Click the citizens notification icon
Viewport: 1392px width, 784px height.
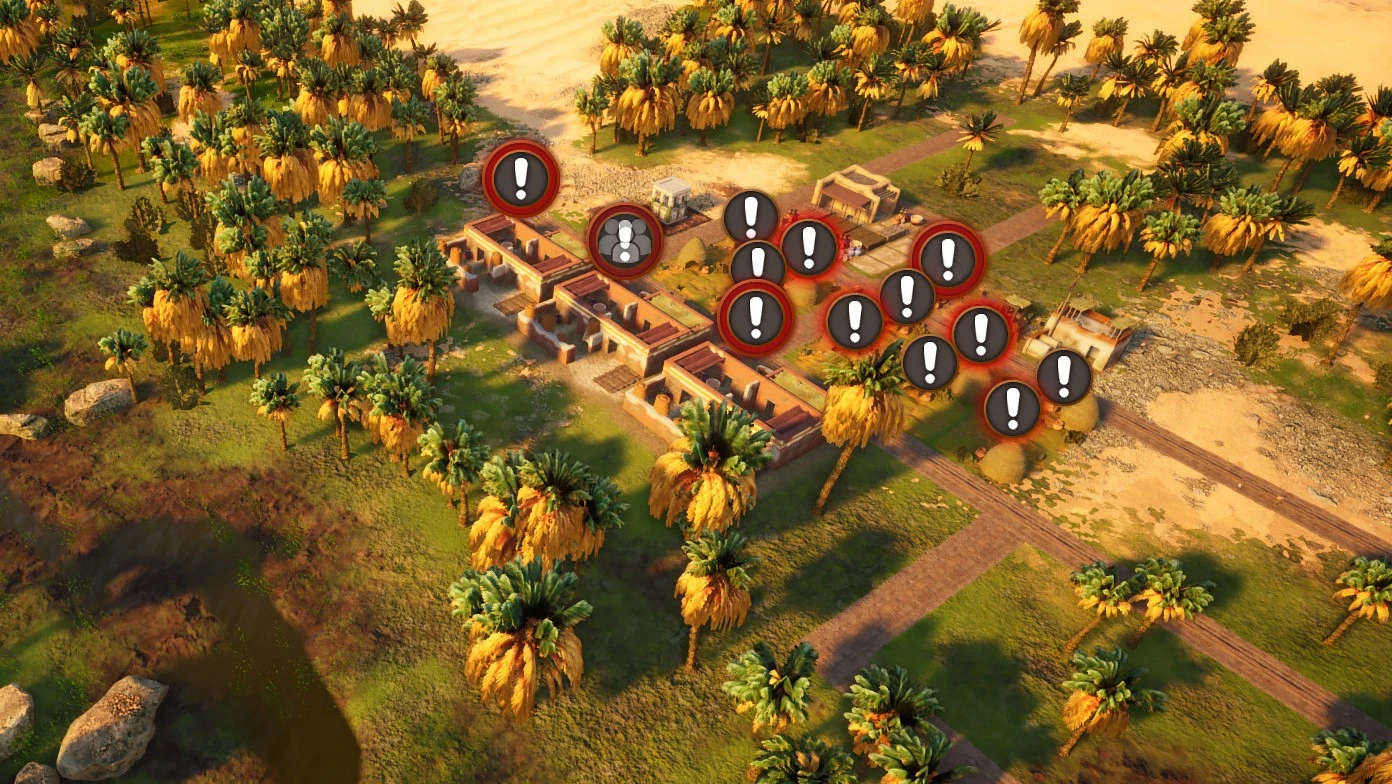[623, 243]
